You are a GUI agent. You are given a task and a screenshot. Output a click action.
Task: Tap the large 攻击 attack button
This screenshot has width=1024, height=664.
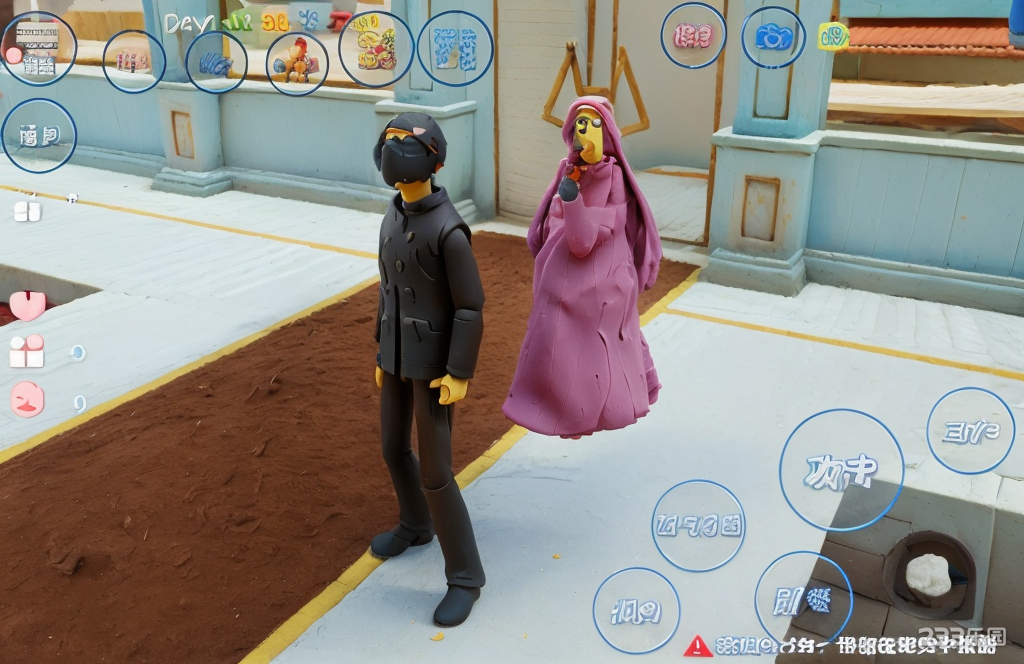coord(841,469)
